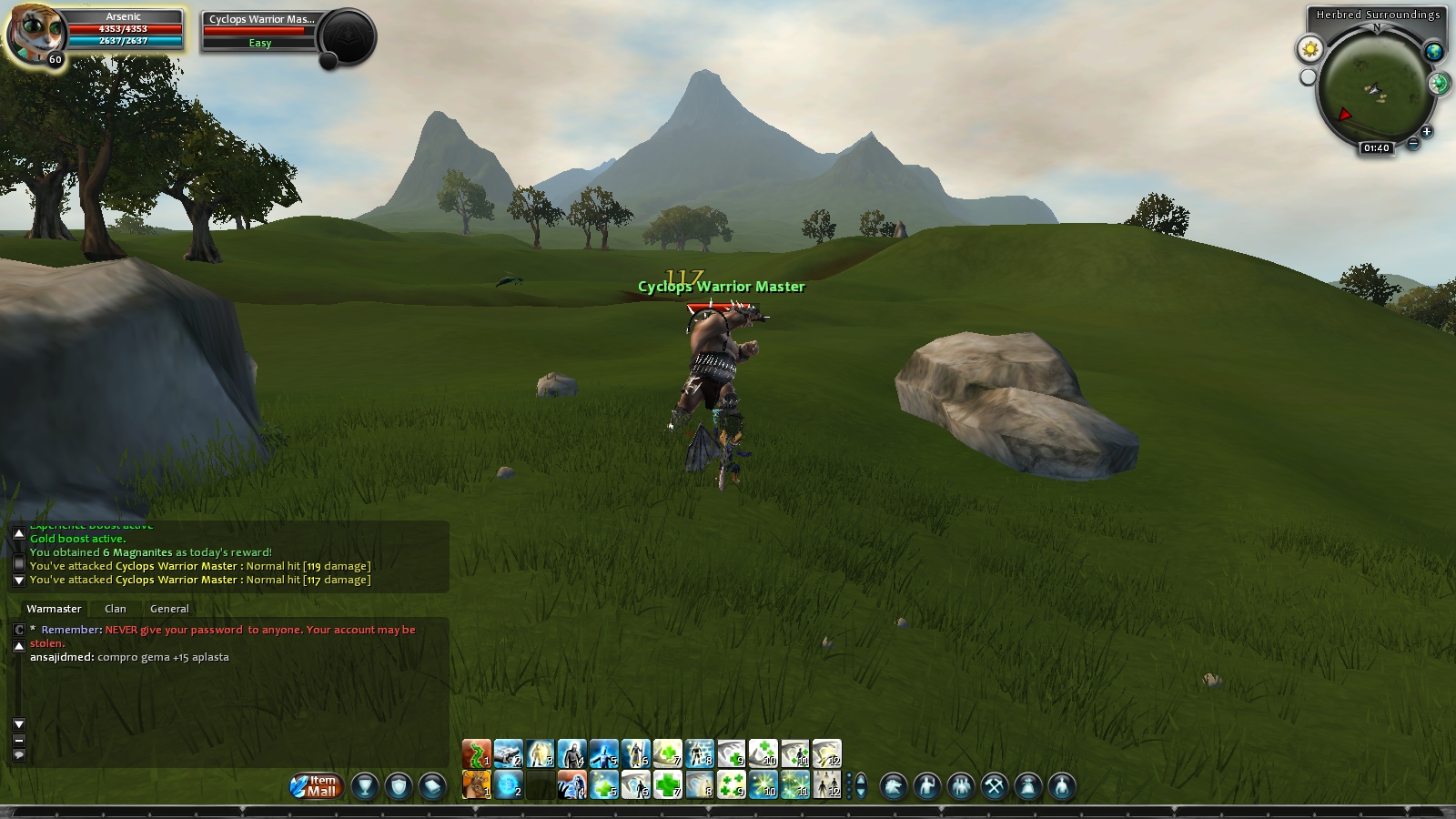This screenshot has width=1456, height=819.
Task: Select the Arsenic player portrait
Action: [x=36, y=35]
